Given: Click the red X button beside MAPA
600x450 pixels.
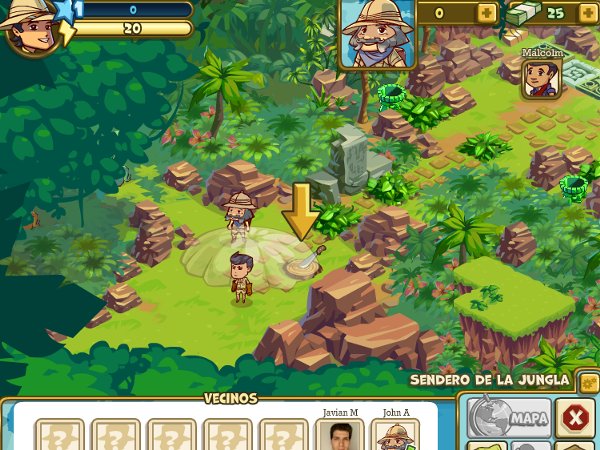Looking at the screenshot, I should coord(574,417).
